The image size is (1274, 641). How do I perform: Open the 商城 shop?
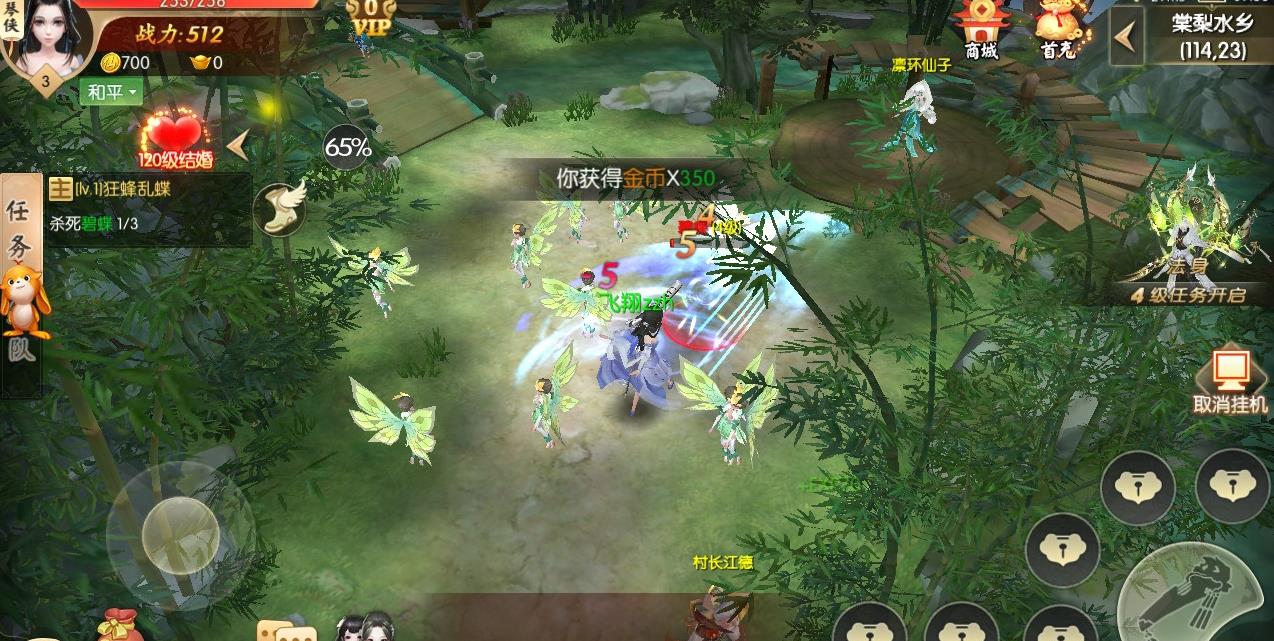click(980, 28)
